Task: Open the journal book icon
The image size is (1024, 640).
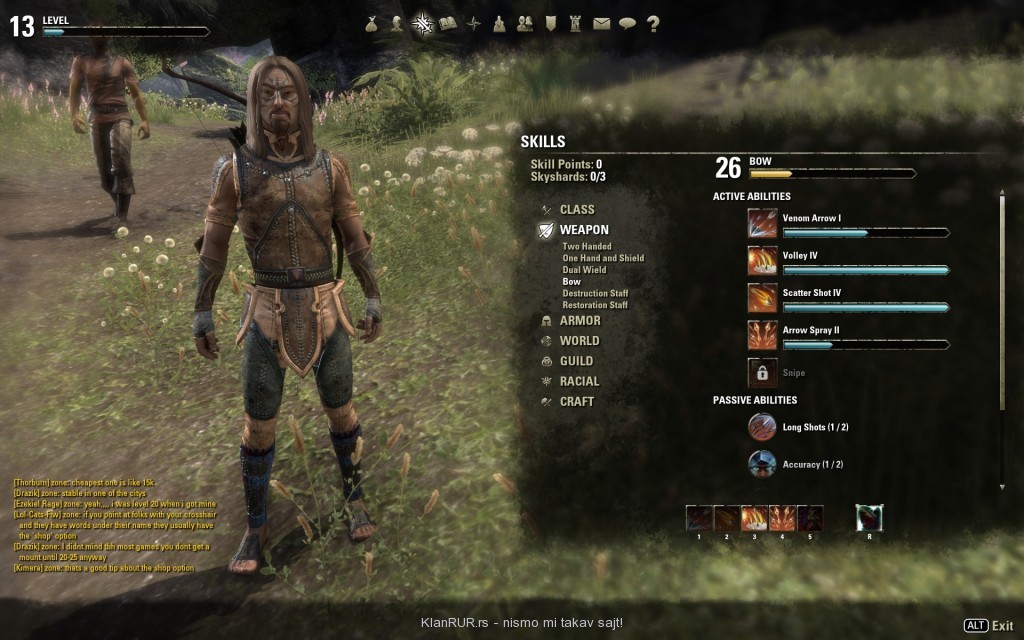Action: tap(448, 23)
